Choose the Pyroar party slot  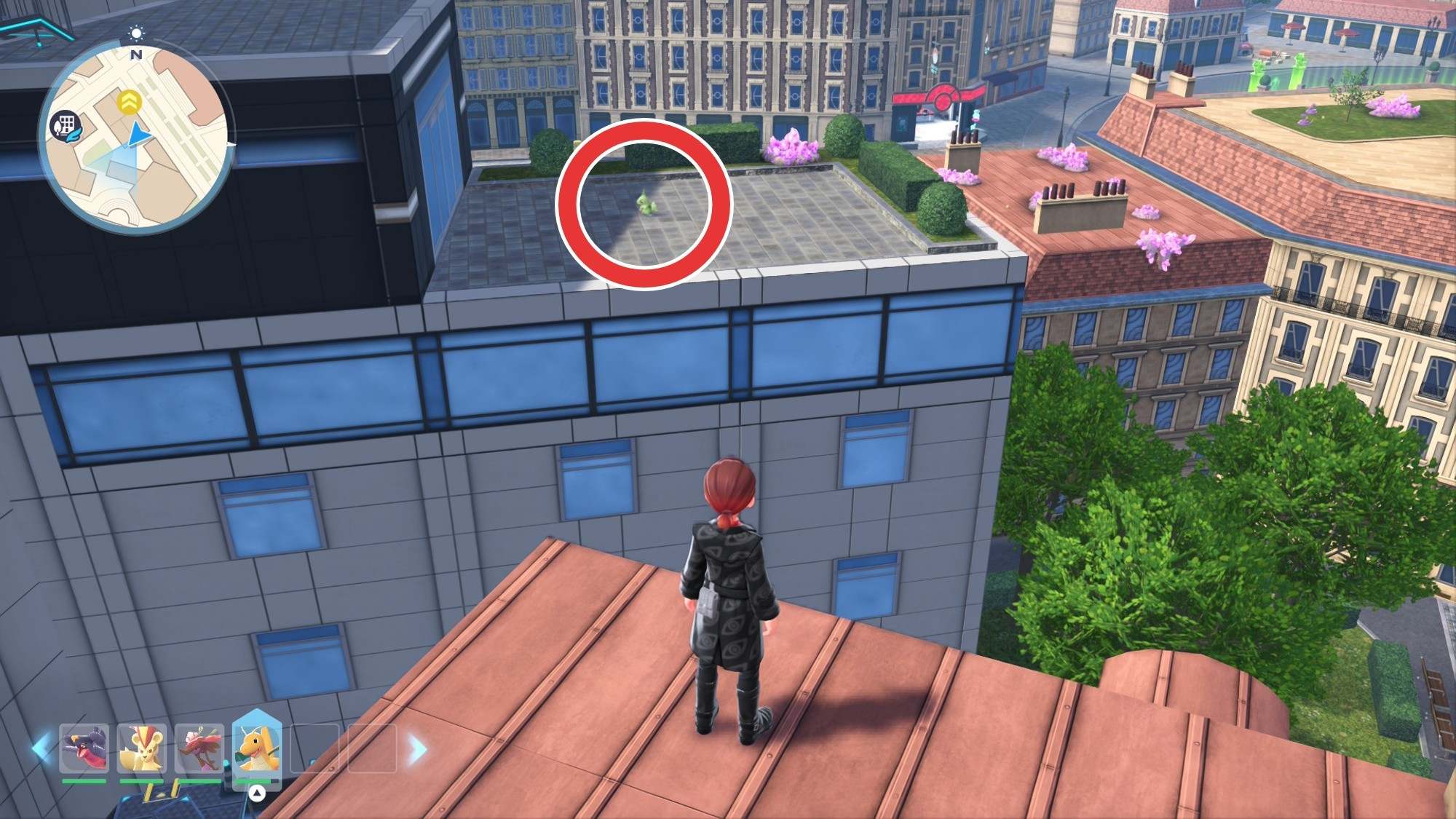pyautogui.click(x=141, y=748)
